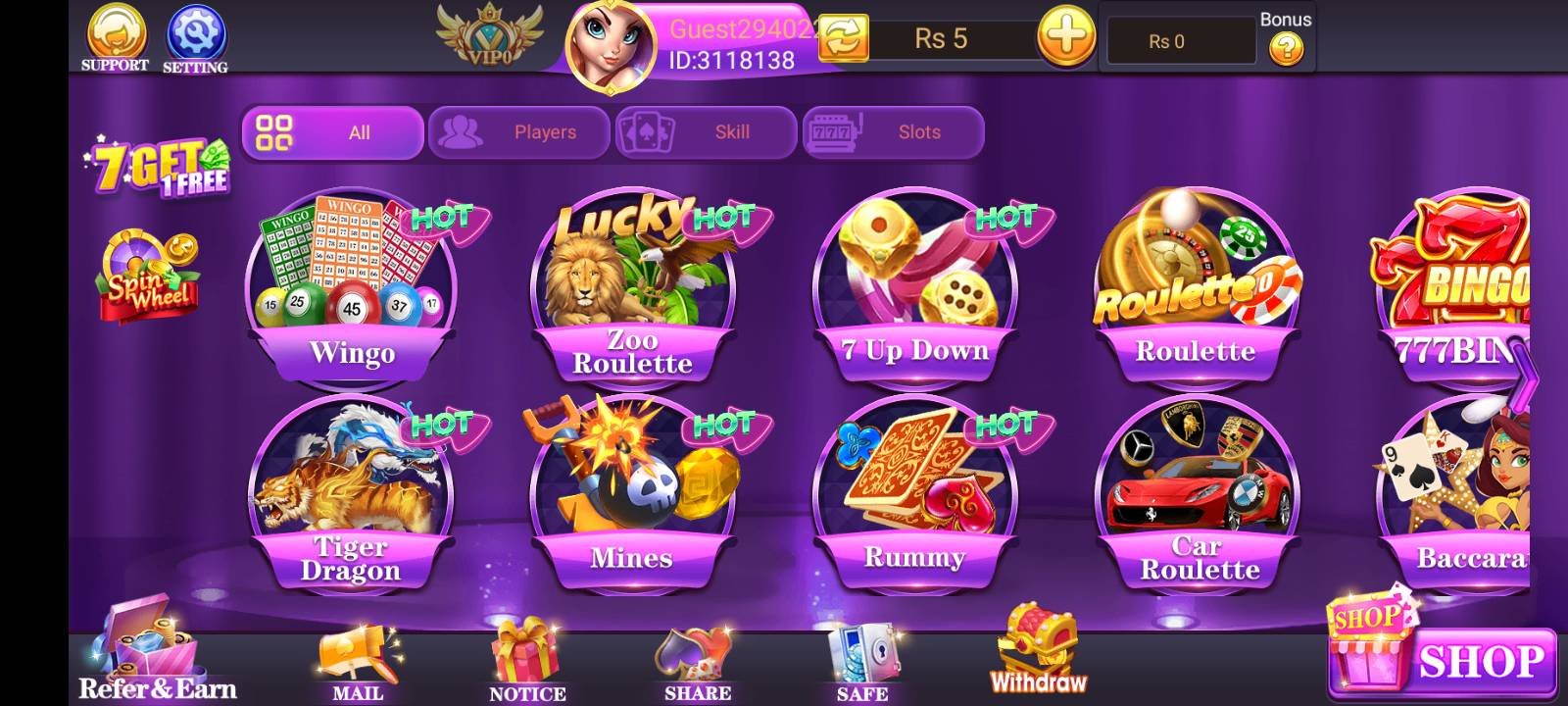Screen dimensions: 1568x706
Task: Start the Mines game
Action: pyautogui.click(x=632, y=493)
